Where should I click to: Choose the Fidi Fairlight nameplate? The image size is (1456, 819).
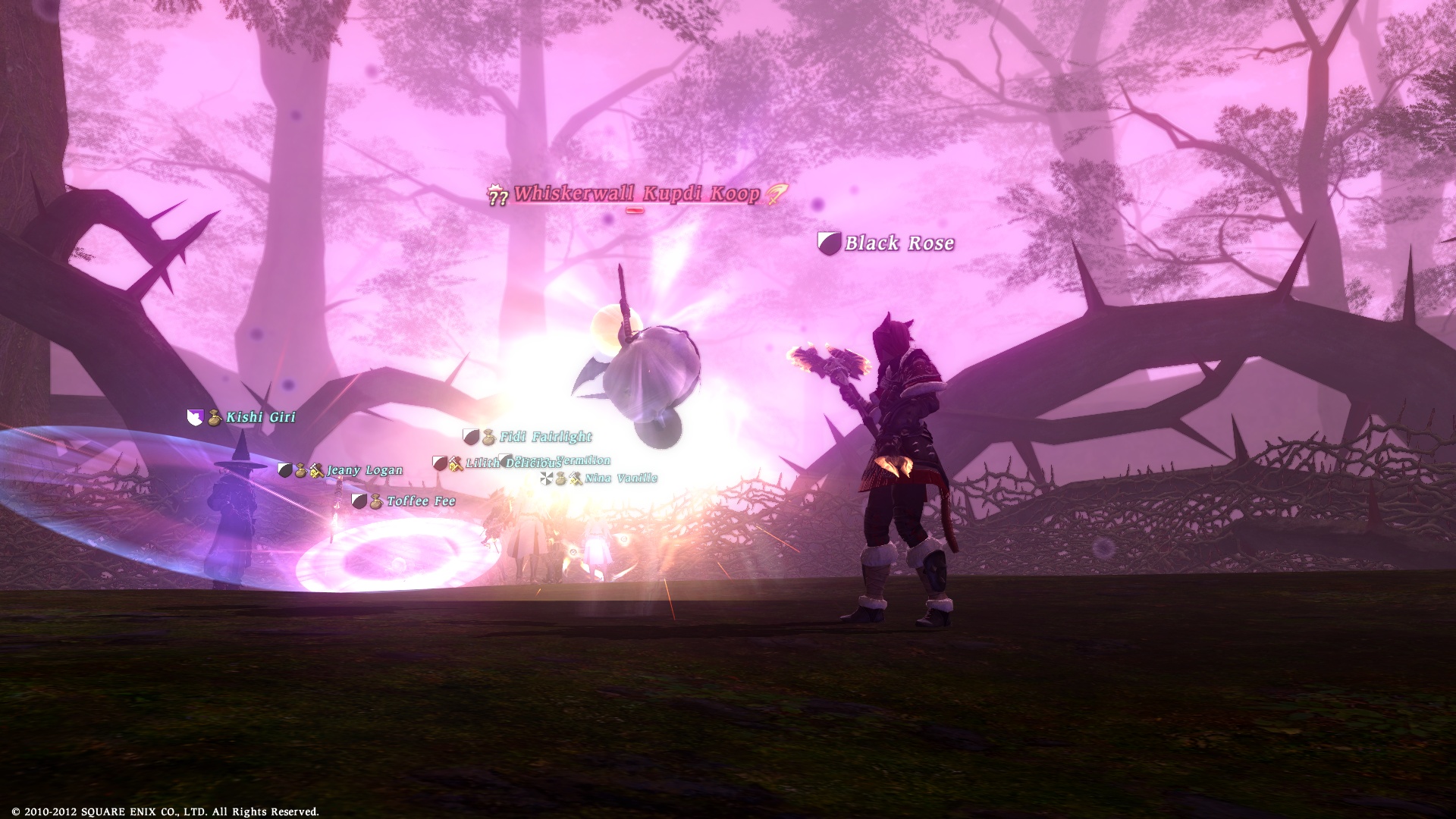click(x=544, y=437)
